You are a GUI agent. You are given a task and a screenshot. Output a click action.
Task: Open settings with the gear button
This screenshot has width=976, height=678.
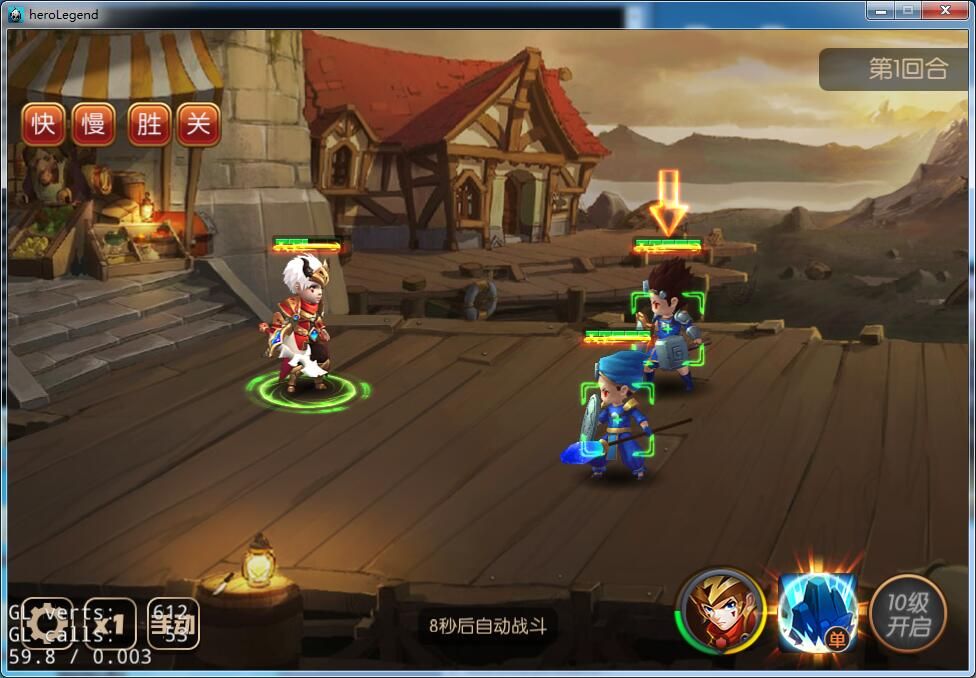coord(47,625)
